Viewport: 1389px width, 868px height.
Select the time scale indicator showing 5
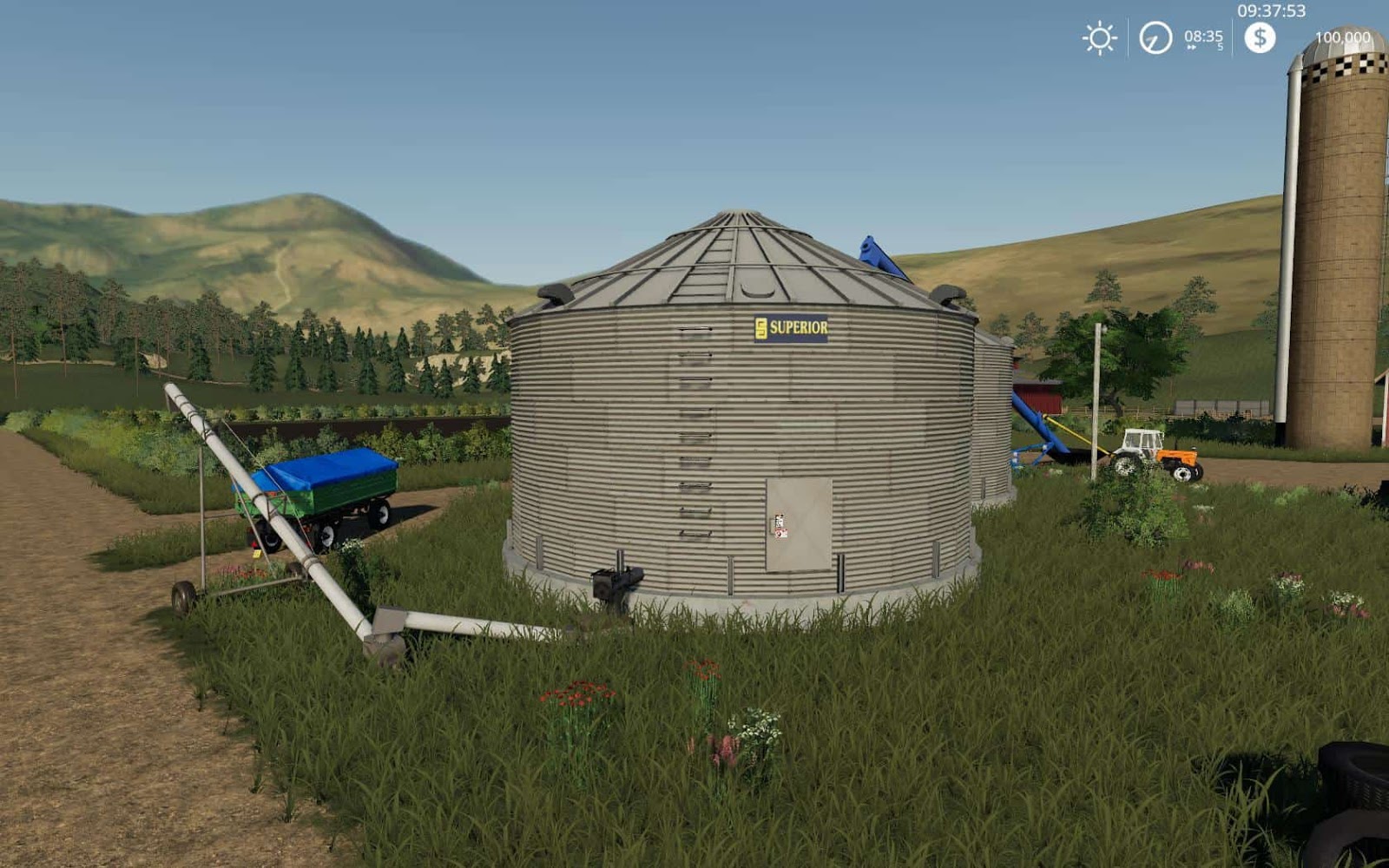(1221, 46)
